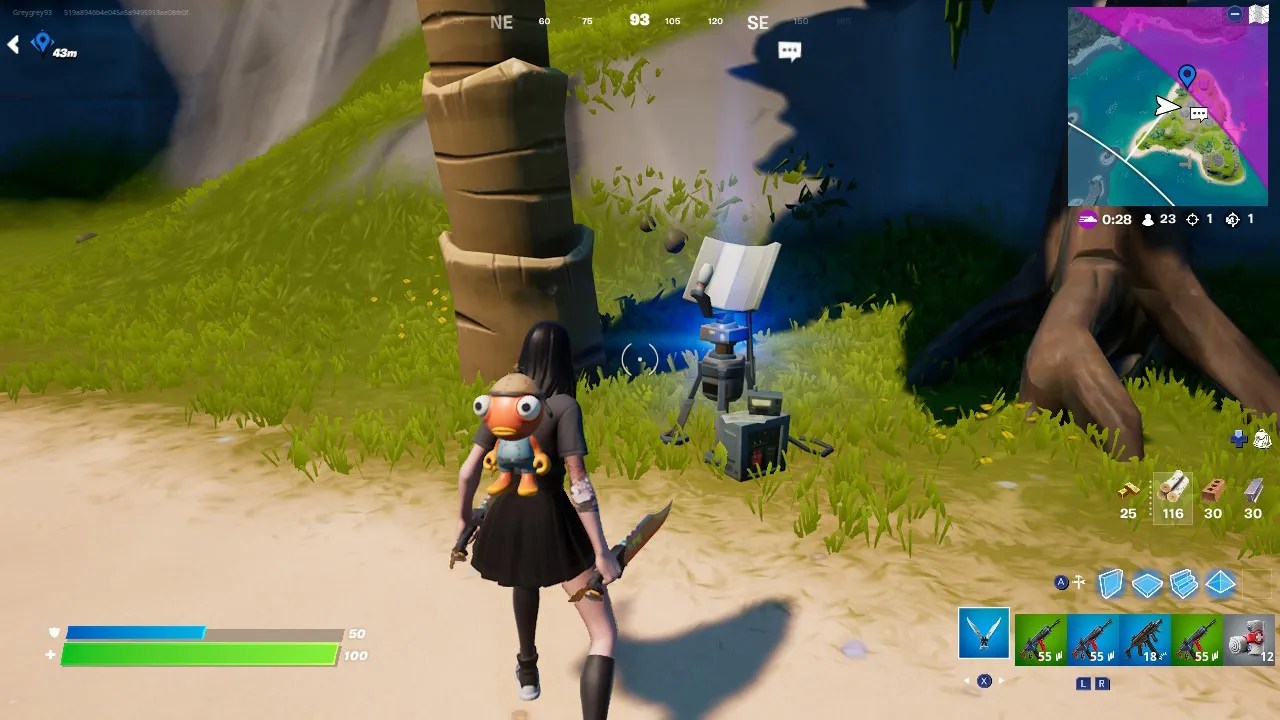Click the purple storm timer icon beside 0:28
Screen dimensions: 1280x720
point(1090,220)
